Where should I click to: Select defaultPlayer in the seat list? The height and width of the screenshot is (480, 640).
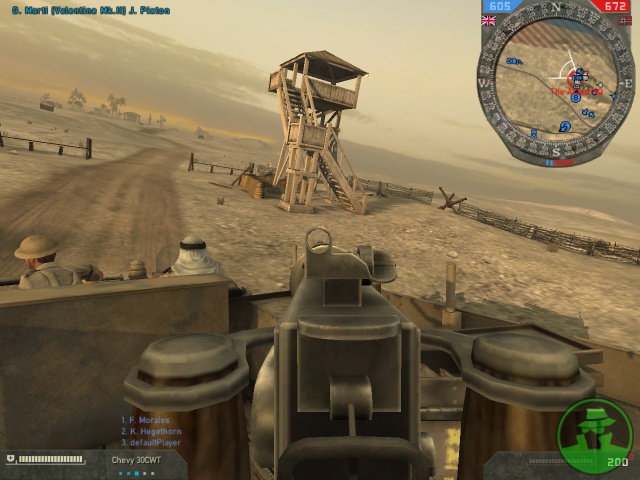coord(149,442)
